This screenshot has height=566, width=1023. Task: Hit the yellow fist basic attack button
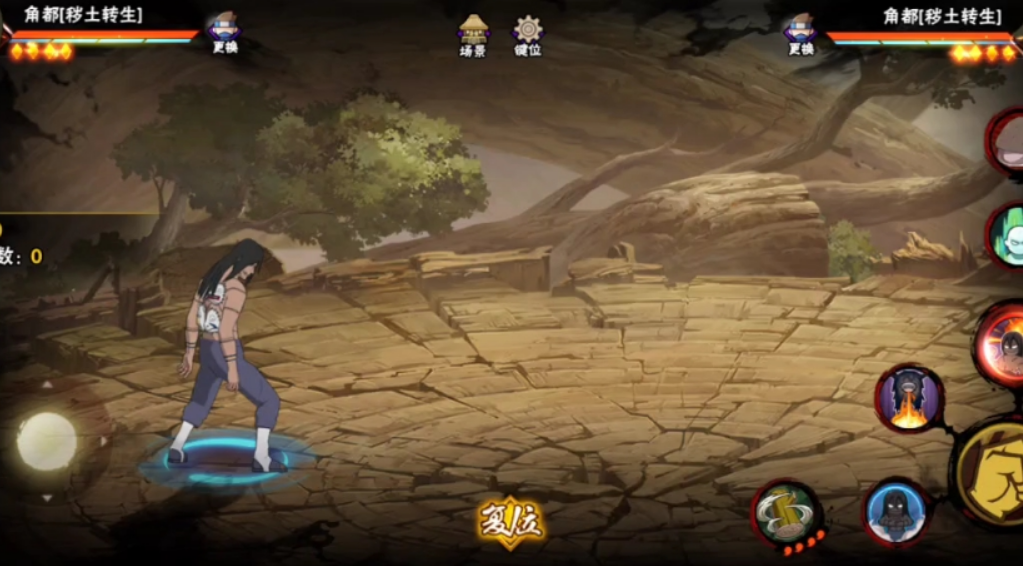[993, 473]
